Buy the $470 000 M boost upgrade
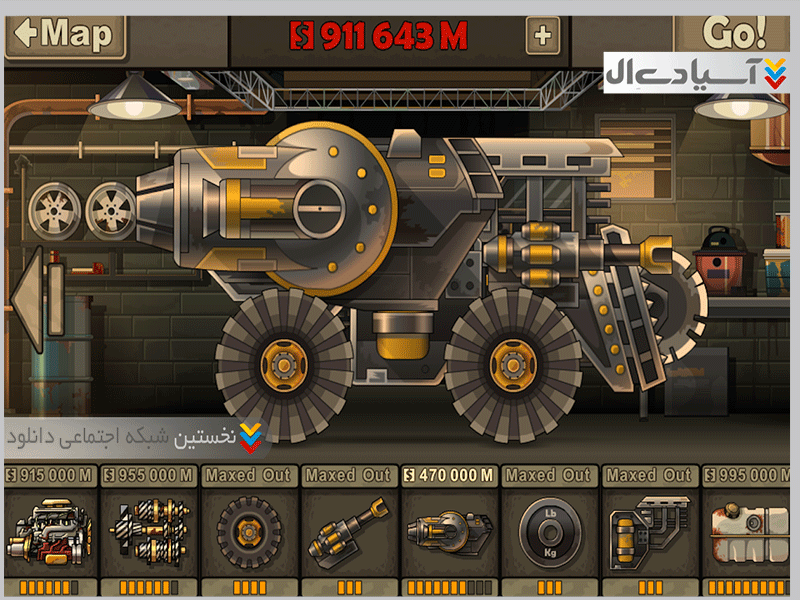Screen dimensions: 800x600 448,530
